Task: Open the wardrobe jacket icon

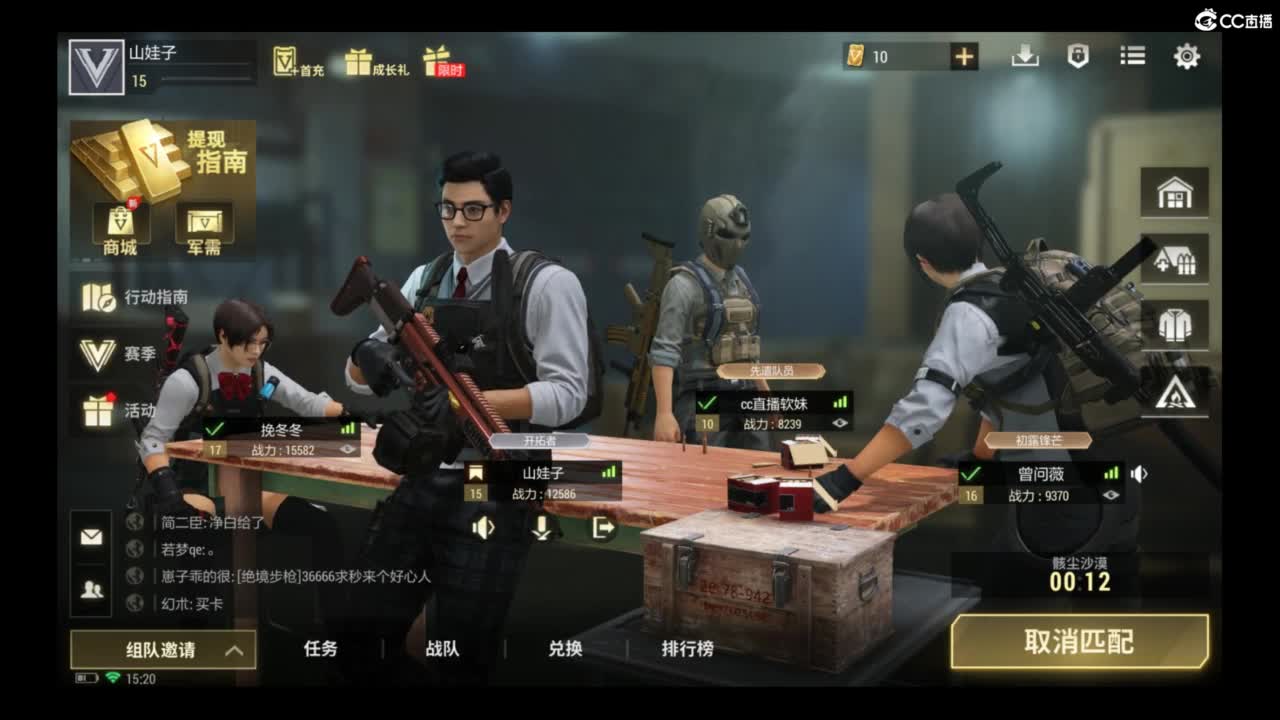Action: point(1176,325)
